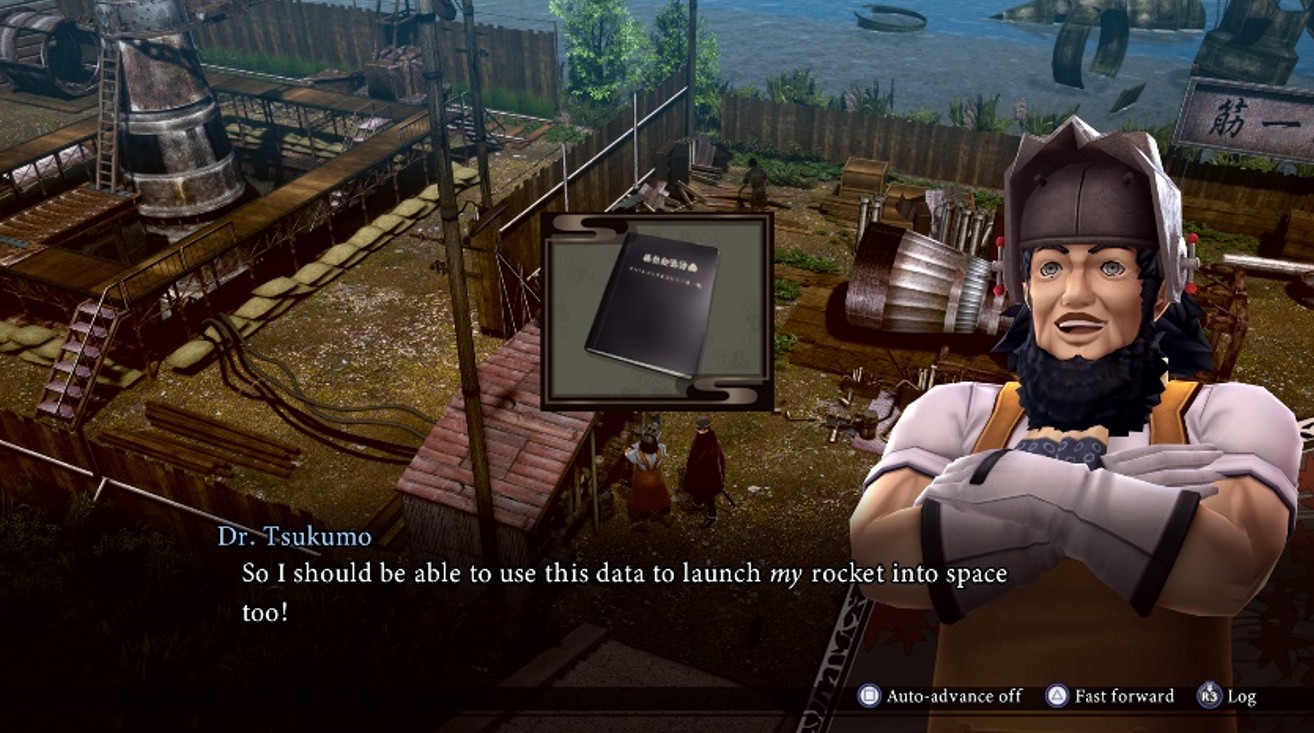This screenshot has height=733, width=1314.
Task: Expand the bottom control hints bar
Action: pyautogui.click(x=1050, y=696)
